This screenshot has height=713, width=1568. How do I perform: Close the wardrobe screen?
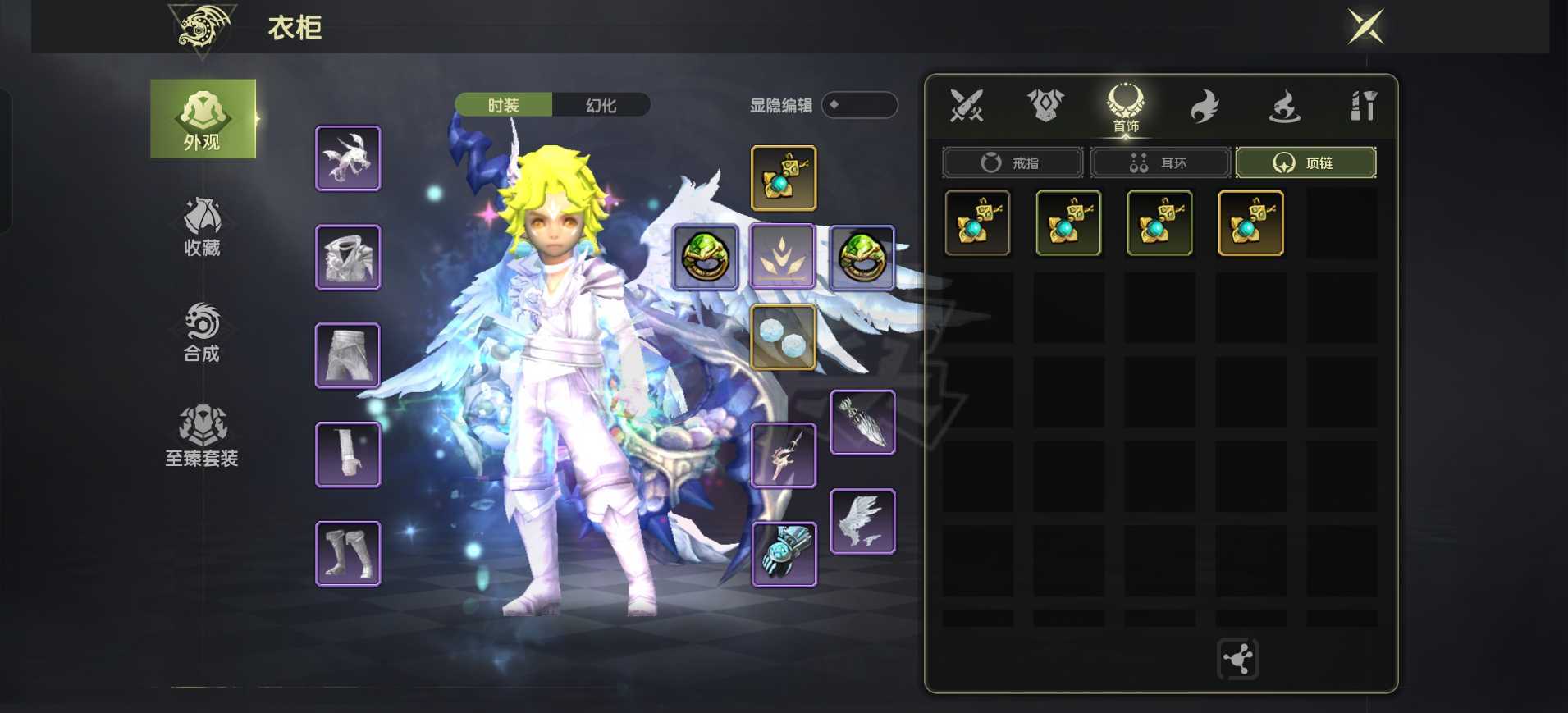(1365, 26)
